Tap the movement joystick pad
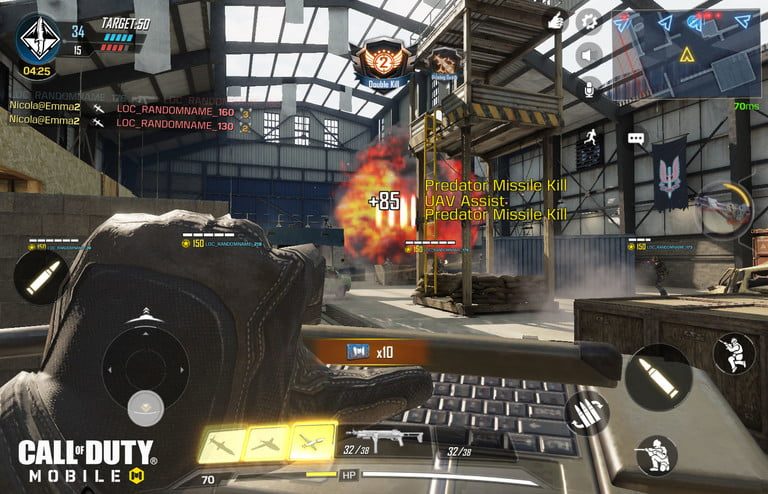 pos(145,358)
